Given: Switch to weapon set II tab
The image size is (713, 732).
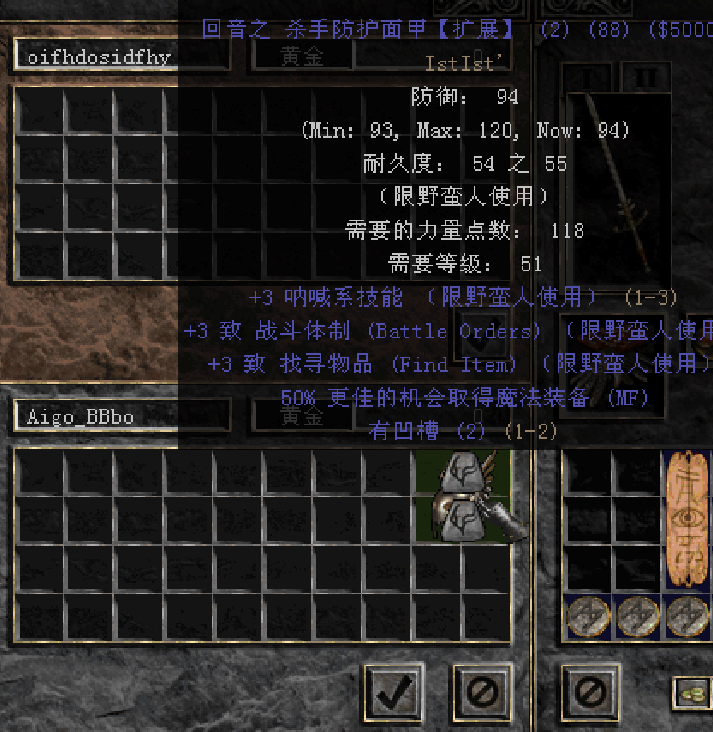Looking at the screenshot, I should [x=646, y=76].
